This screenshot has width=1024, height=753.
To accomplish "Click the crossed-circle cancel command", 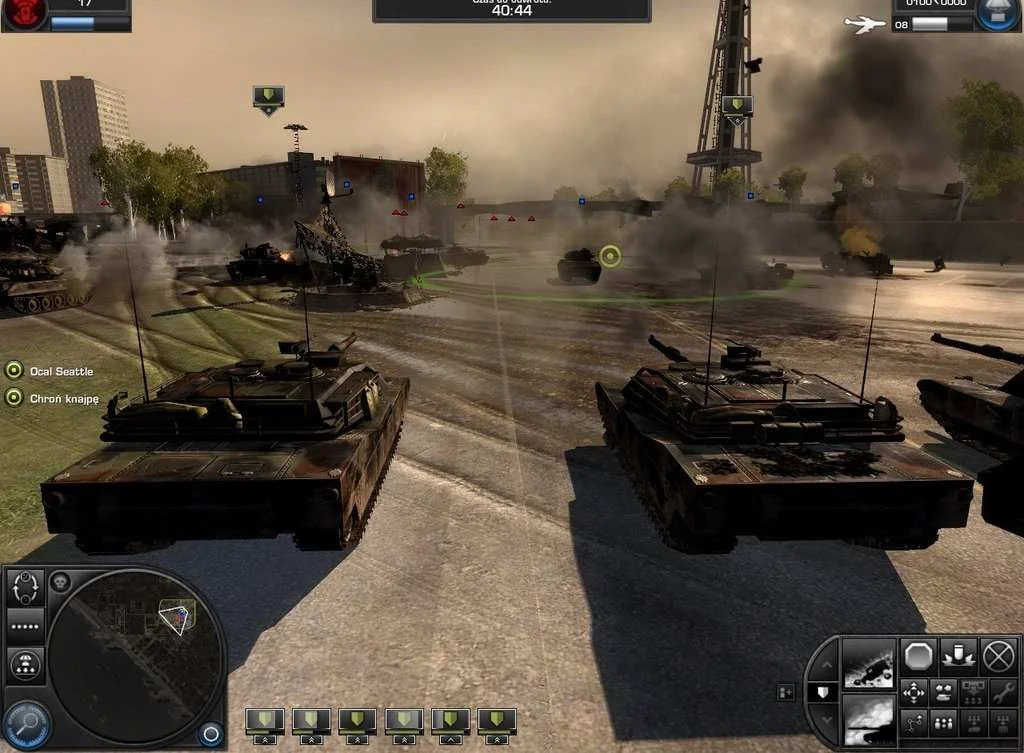I will pos(998,656).
